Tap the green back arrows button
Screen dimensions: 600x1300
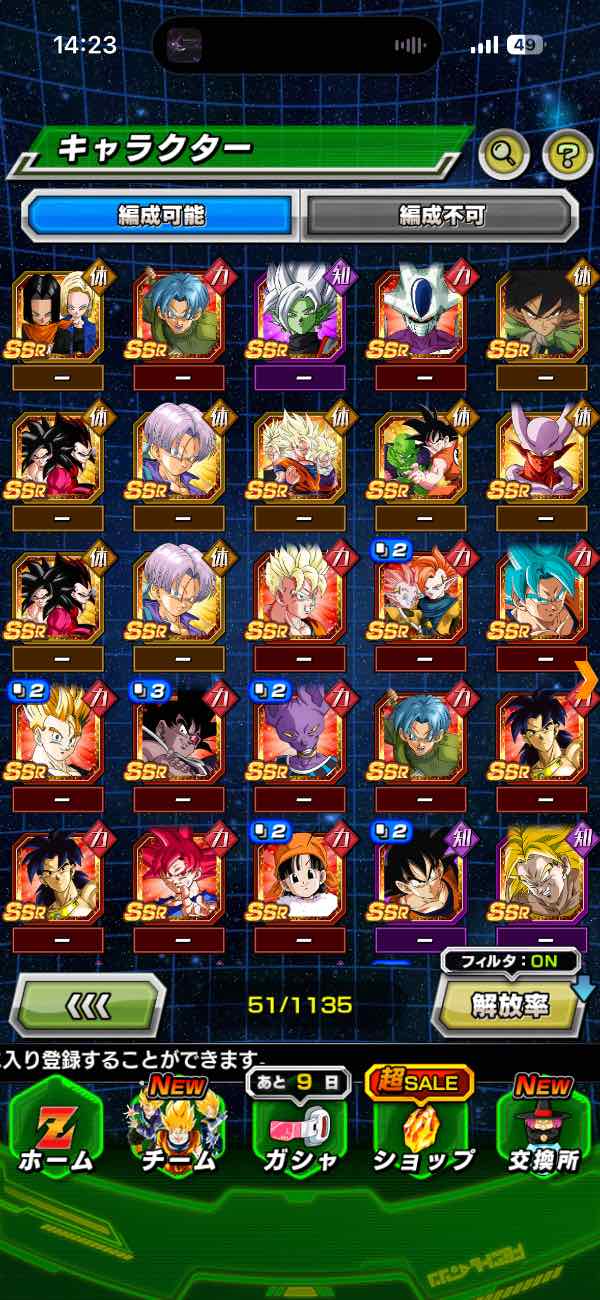click(88, 1003)
